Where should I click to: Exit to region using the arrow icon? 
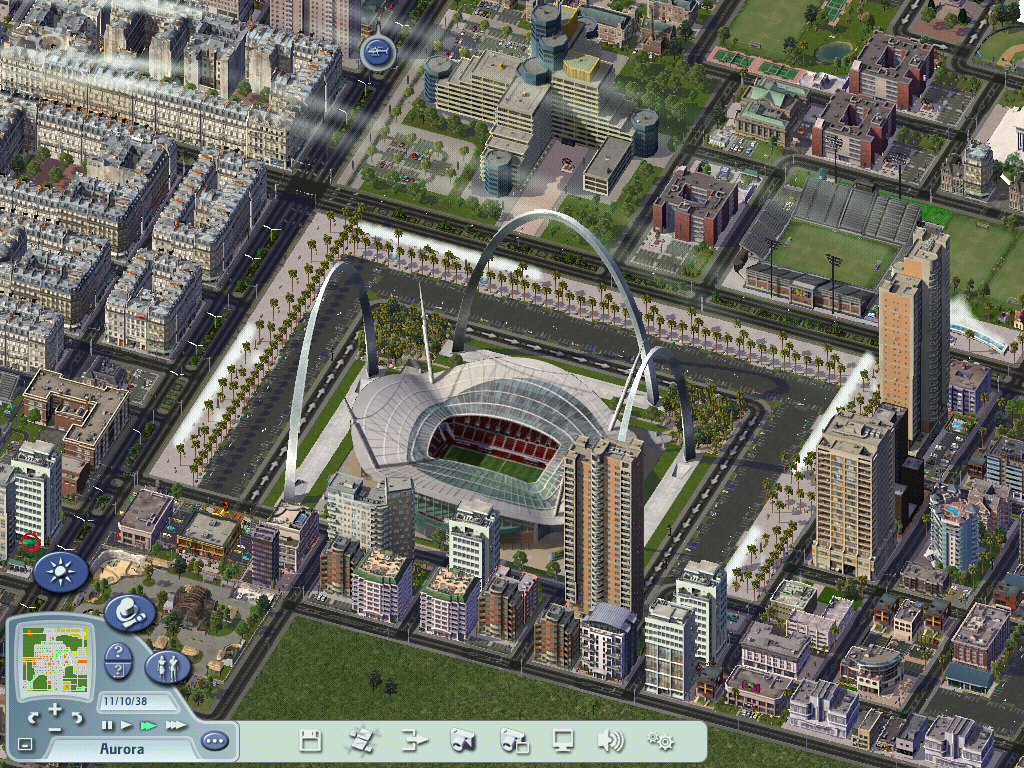point(414,741)
